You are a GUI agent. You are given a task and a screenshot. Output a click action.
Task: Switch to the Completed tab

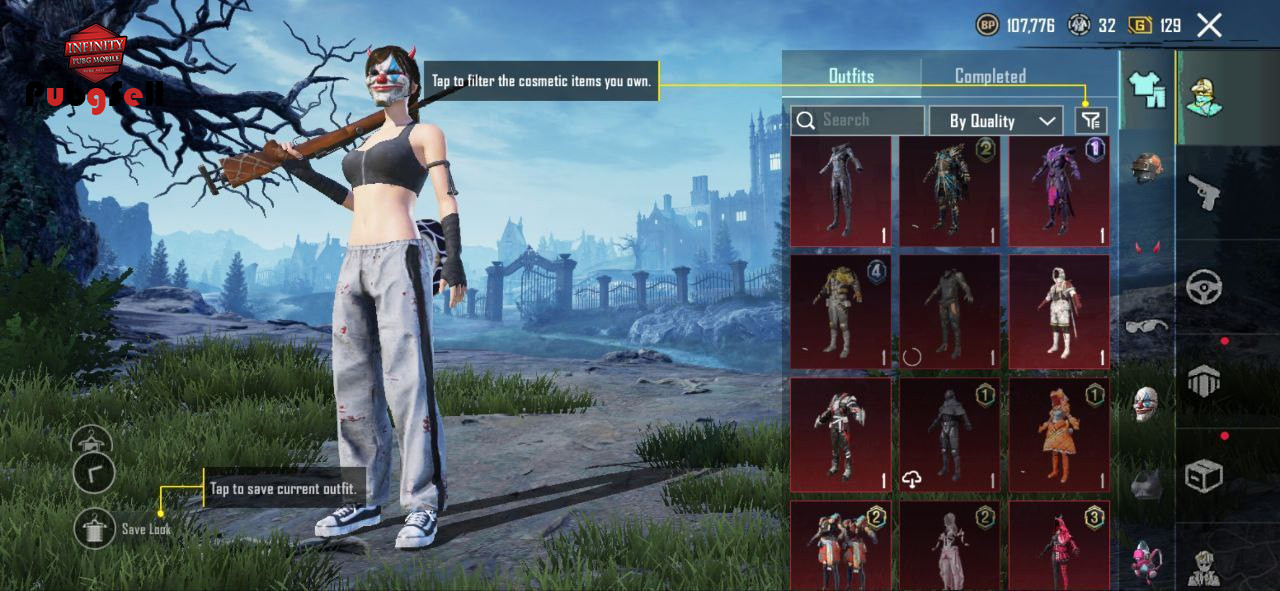coord(990,76)
